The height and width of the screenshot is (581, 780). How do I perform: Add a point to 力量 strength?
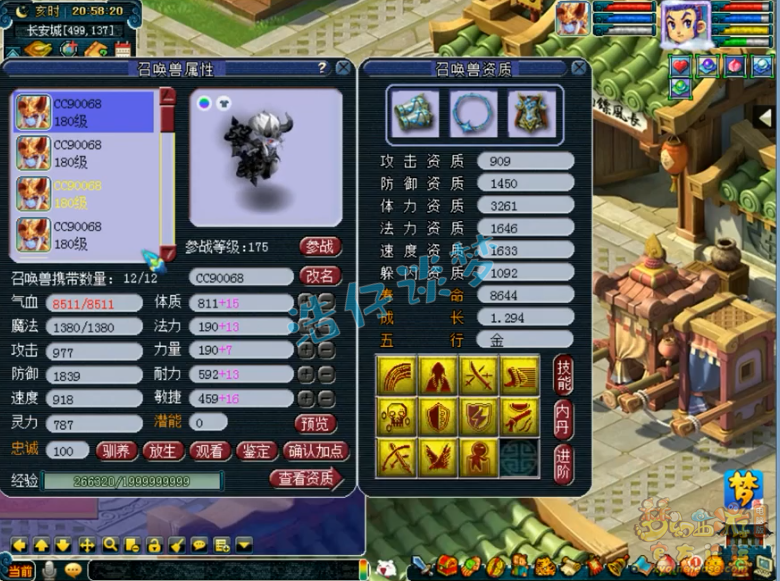tap(307, 350)
